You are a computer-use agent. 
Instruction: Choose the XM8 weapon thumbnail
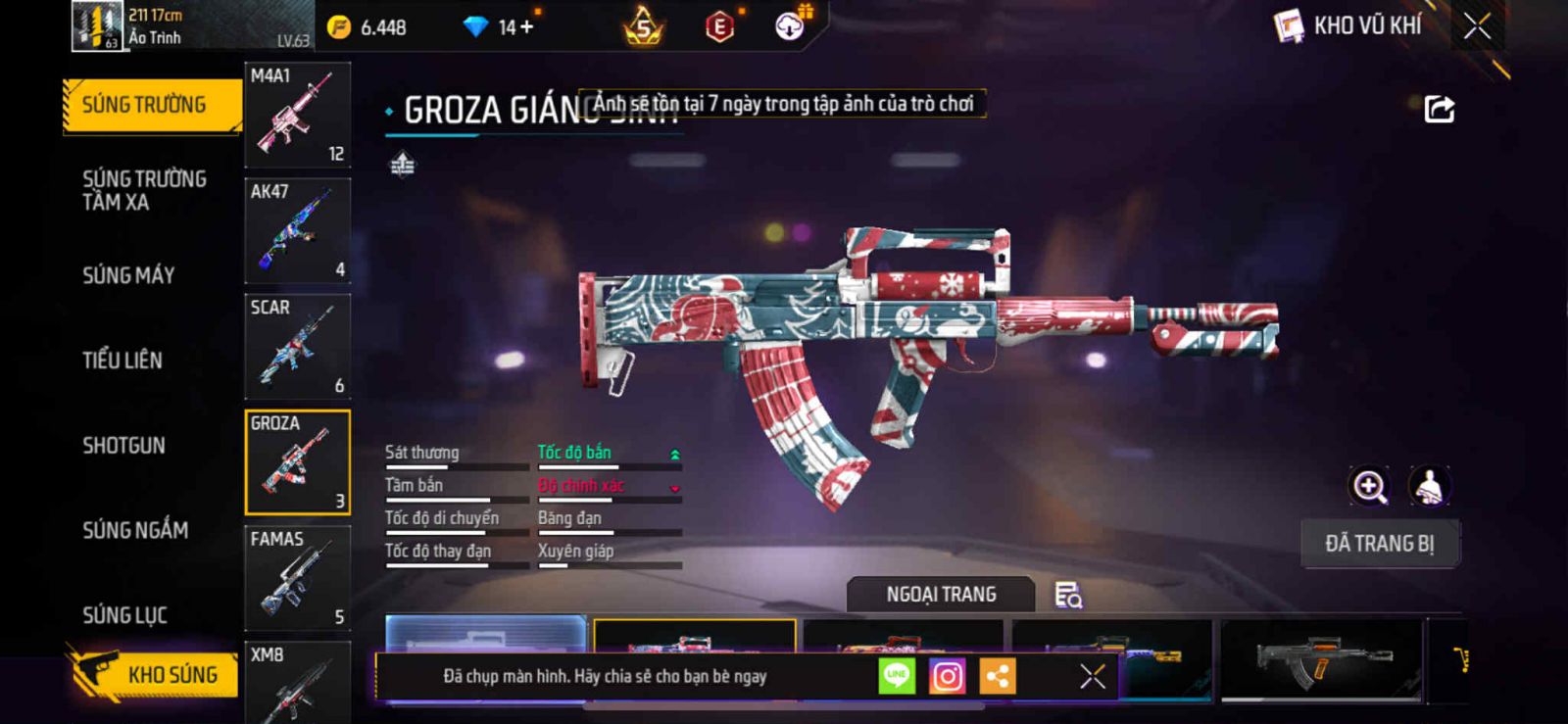pos(297,683)
